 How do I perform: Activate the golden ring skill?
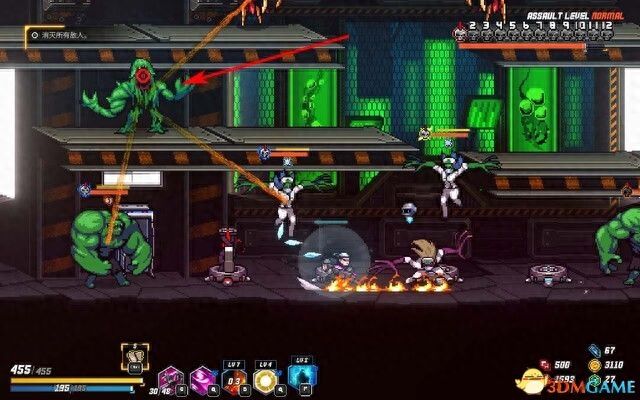267,380
